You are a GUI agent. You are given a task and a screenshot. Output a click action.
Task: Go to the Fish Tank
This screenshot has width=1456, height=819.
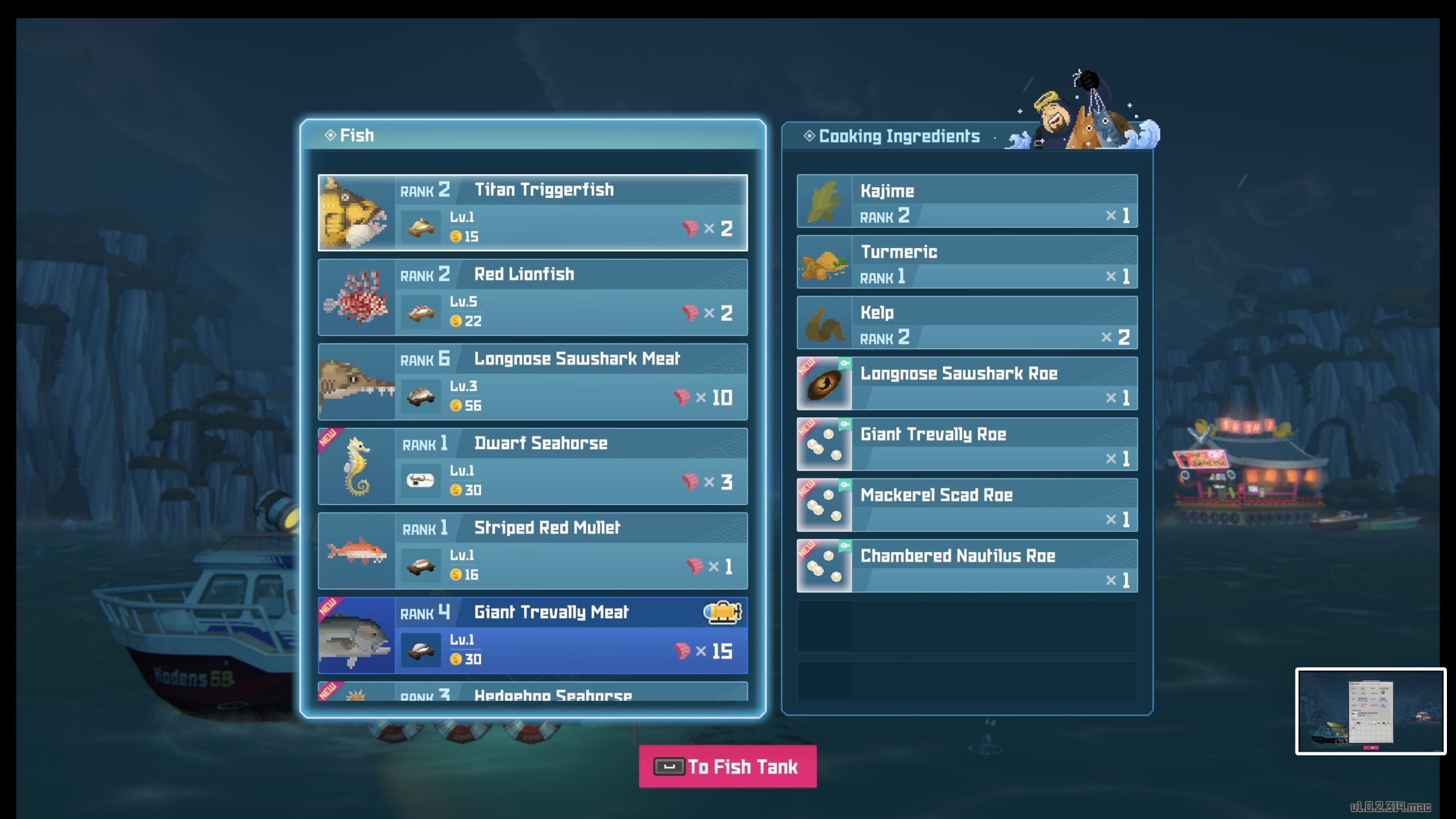point(727,767)
